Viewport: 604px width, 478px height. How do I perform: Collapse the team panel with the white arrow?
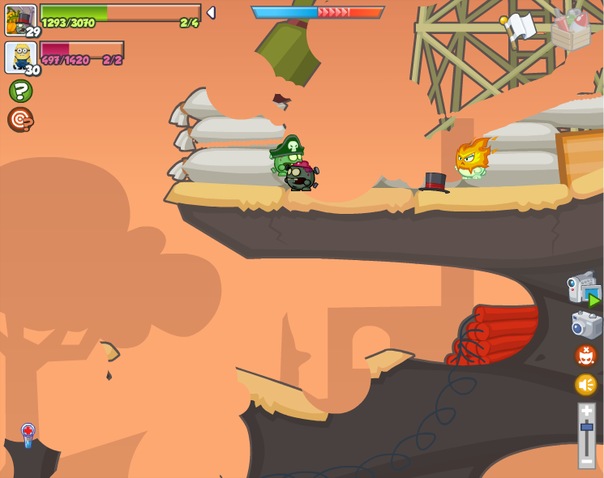coord(210,13)
